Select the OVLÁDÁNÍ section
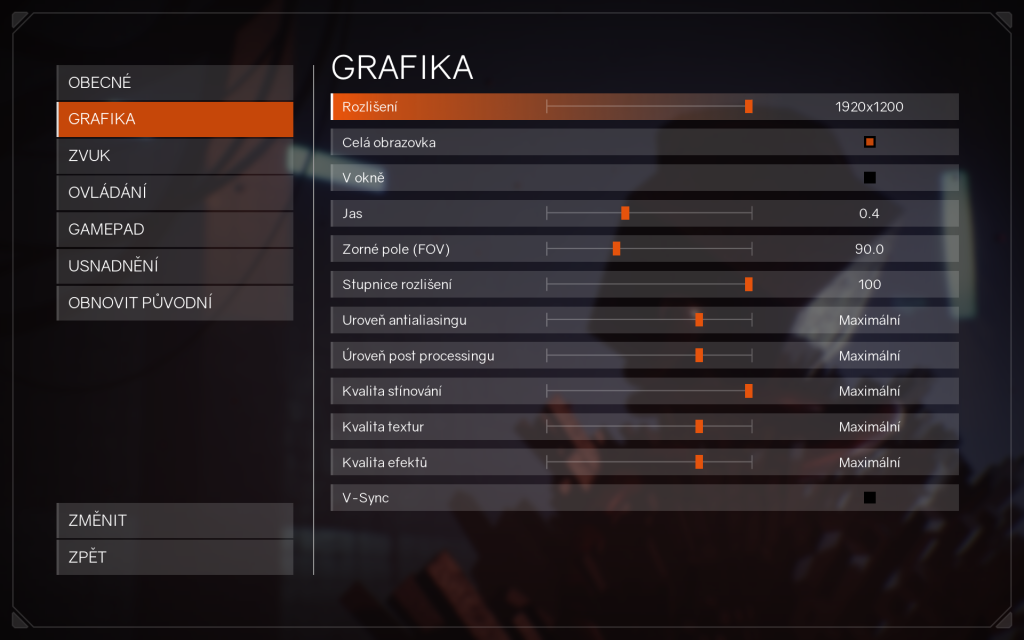The image size is (1024, 640). pyautogui.click(x=175, y=192)
